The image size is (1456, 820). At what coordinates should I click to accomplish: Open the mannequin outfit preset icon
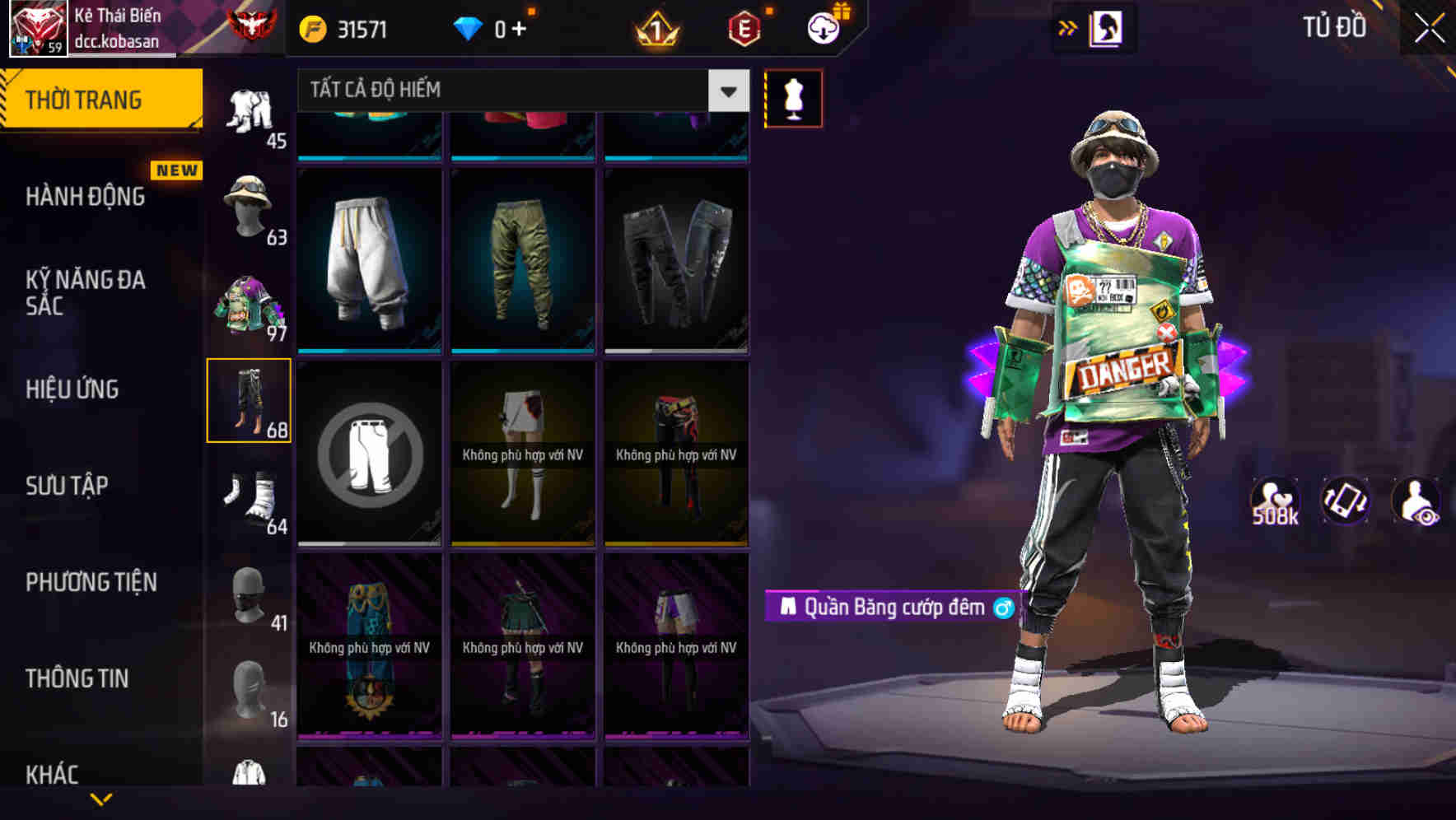pyautogui.click(x=793, y=98)
